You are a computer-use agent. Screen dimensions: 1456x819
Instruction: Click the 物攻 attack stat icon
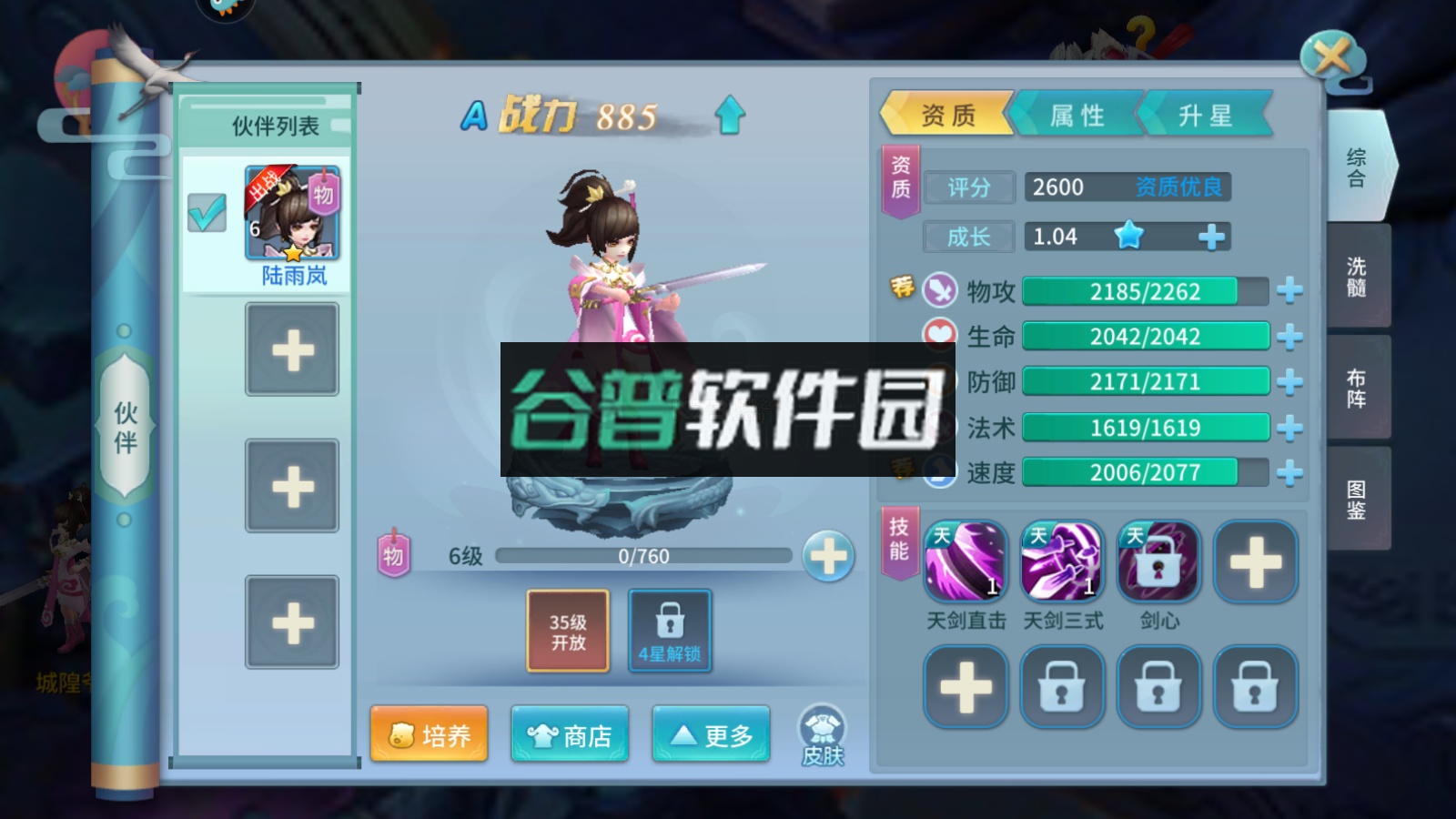(938, 292)
